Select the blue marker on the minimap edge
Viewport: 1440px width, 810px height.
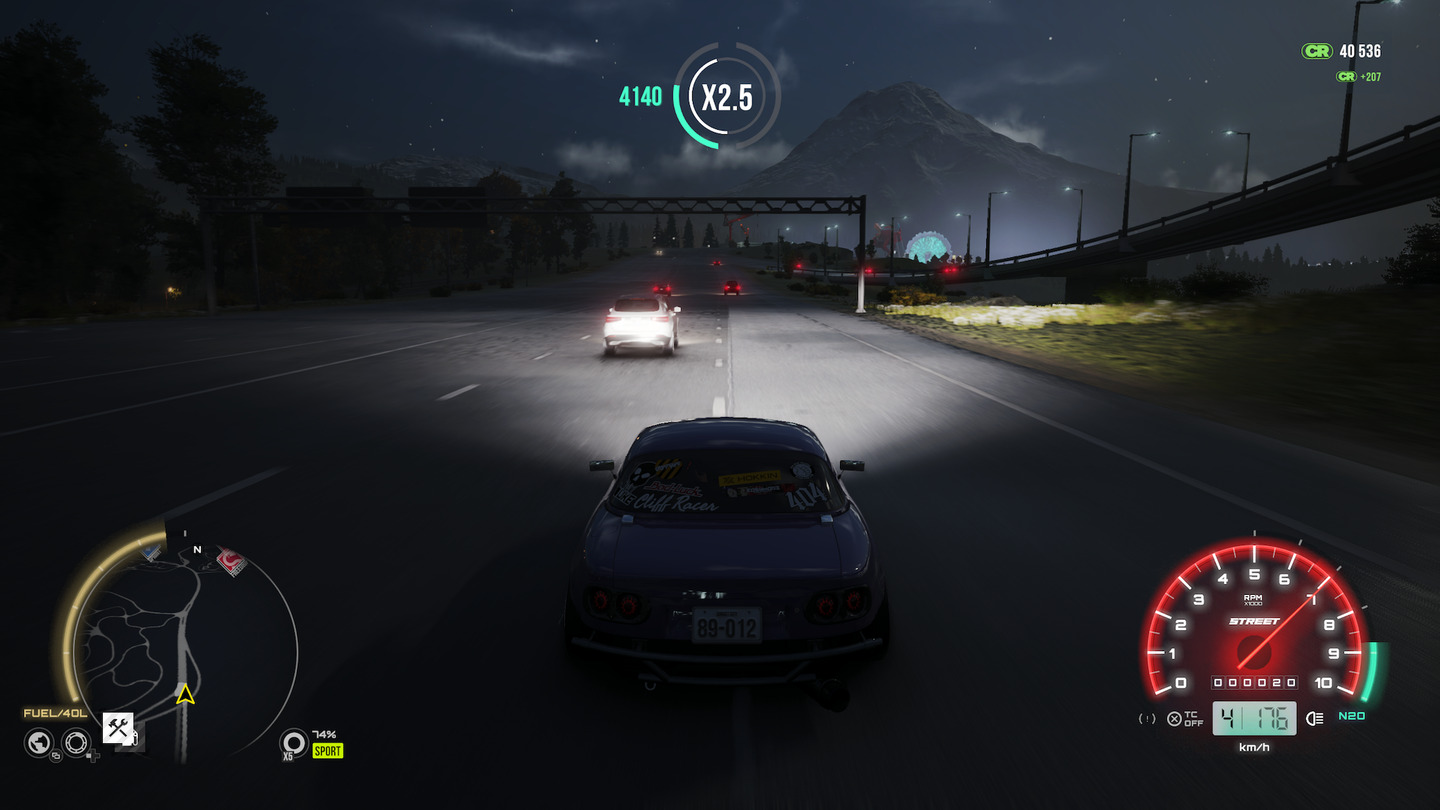click(x=151, y=551)
